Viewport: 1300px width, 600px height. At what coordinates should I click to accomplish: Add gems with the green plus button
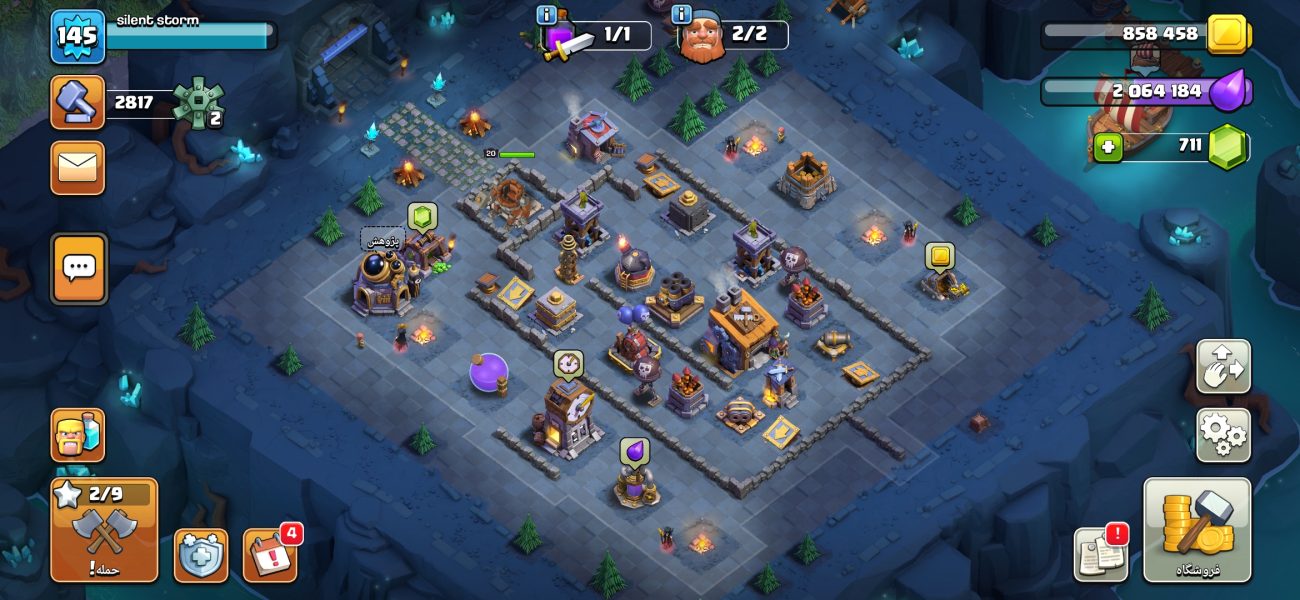[x=1107, y=148]
